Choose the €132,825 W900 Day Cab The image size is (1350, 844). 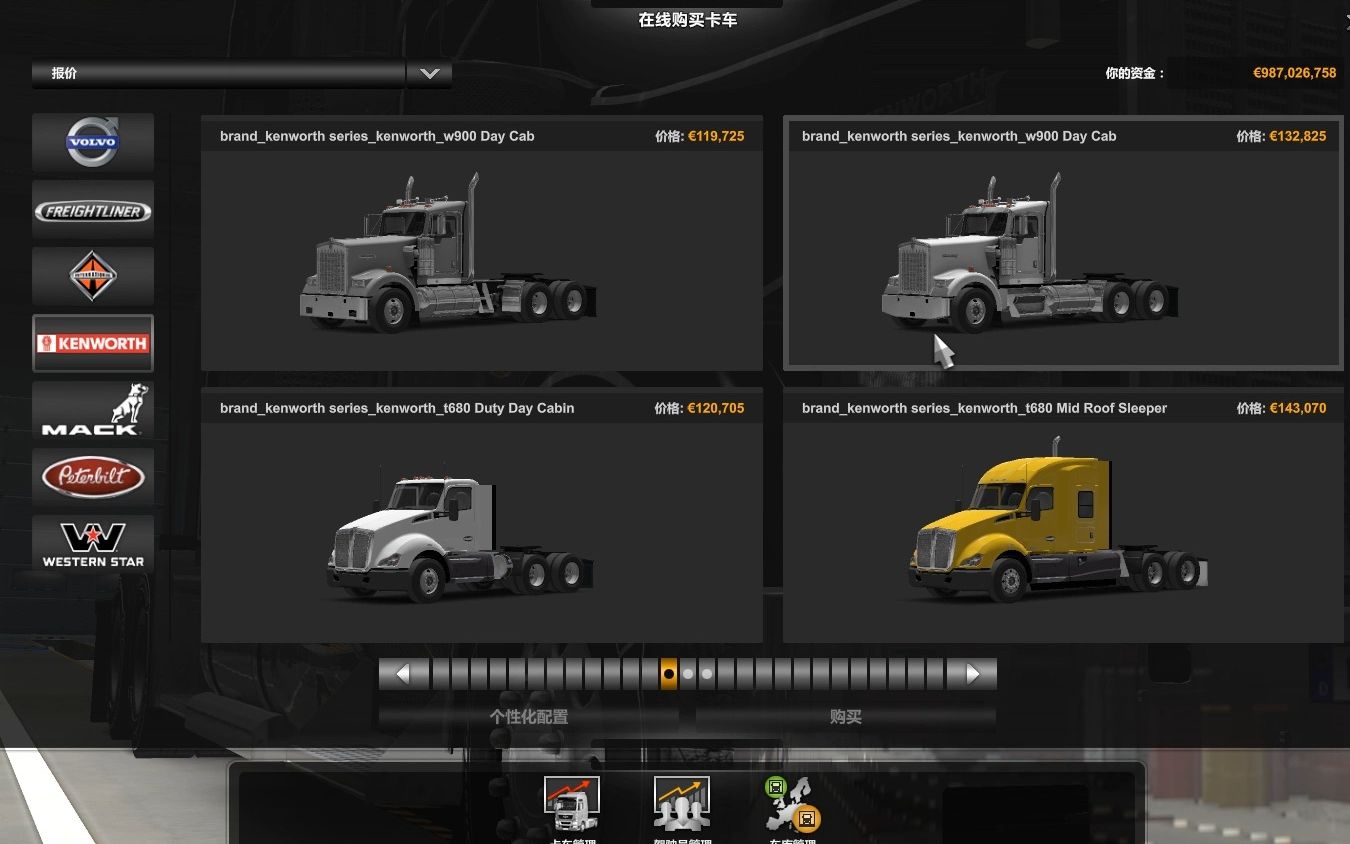click(x=1062, y=245)
